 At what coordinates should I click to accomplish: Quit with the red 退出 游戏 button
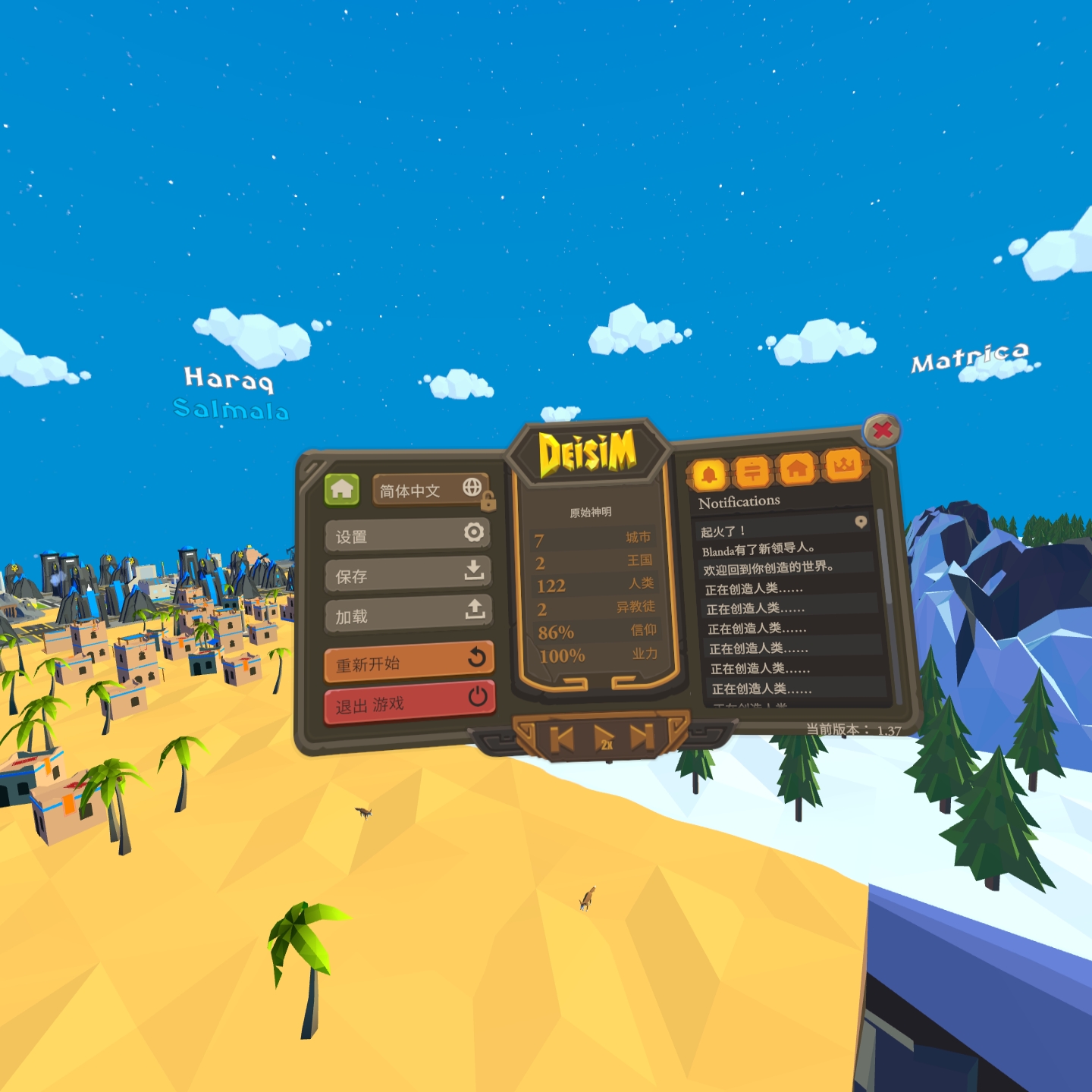point(409,702)
